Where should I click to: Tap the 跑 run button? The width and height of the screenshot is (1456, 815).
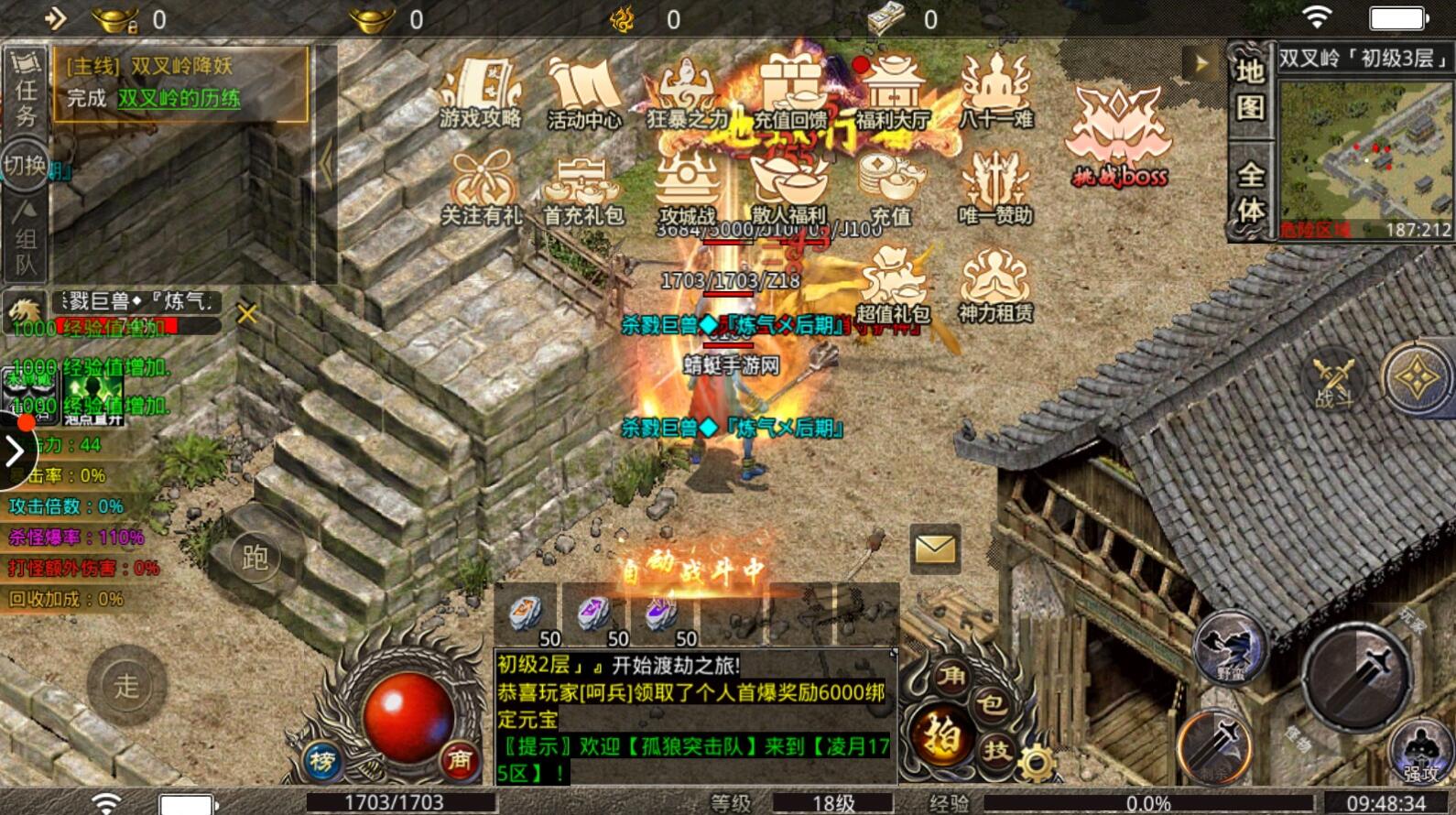click(255, 557)
